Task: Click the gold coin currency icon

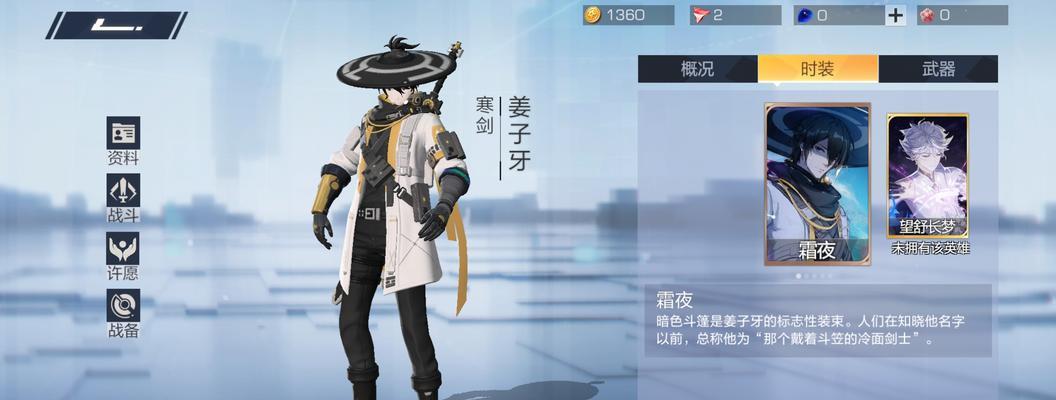Action: click(x=592, y=15)
